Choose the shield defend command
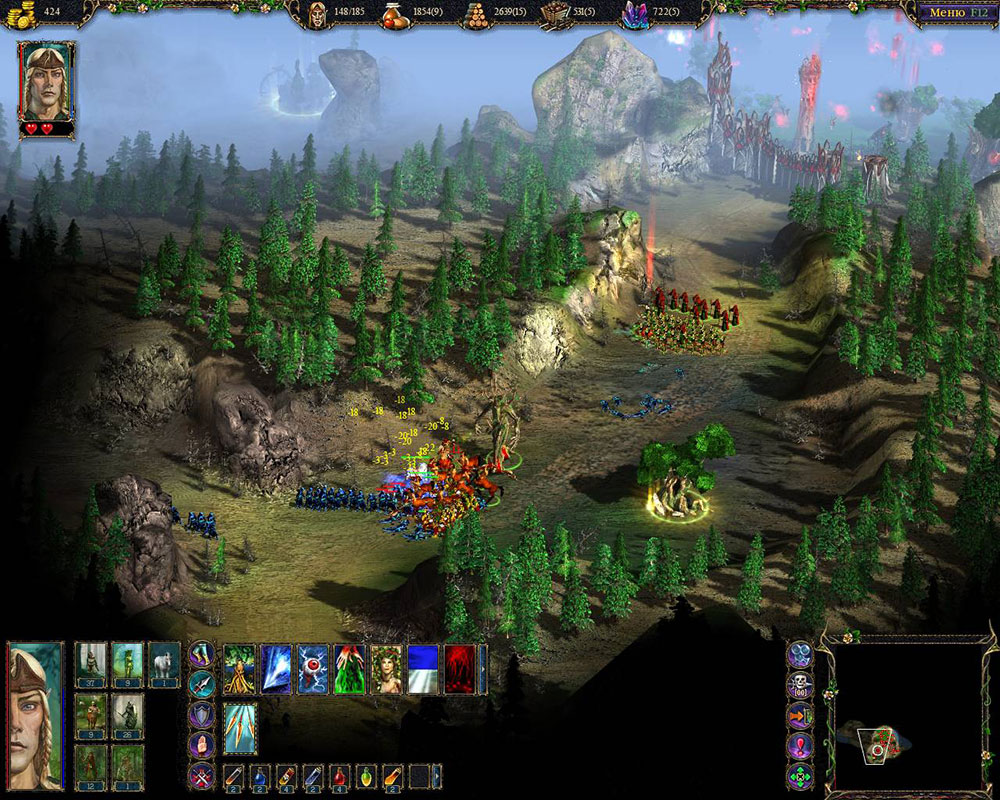Image resolution: width=1000 pixels, height=800 pixels. (x=202, y=715)
